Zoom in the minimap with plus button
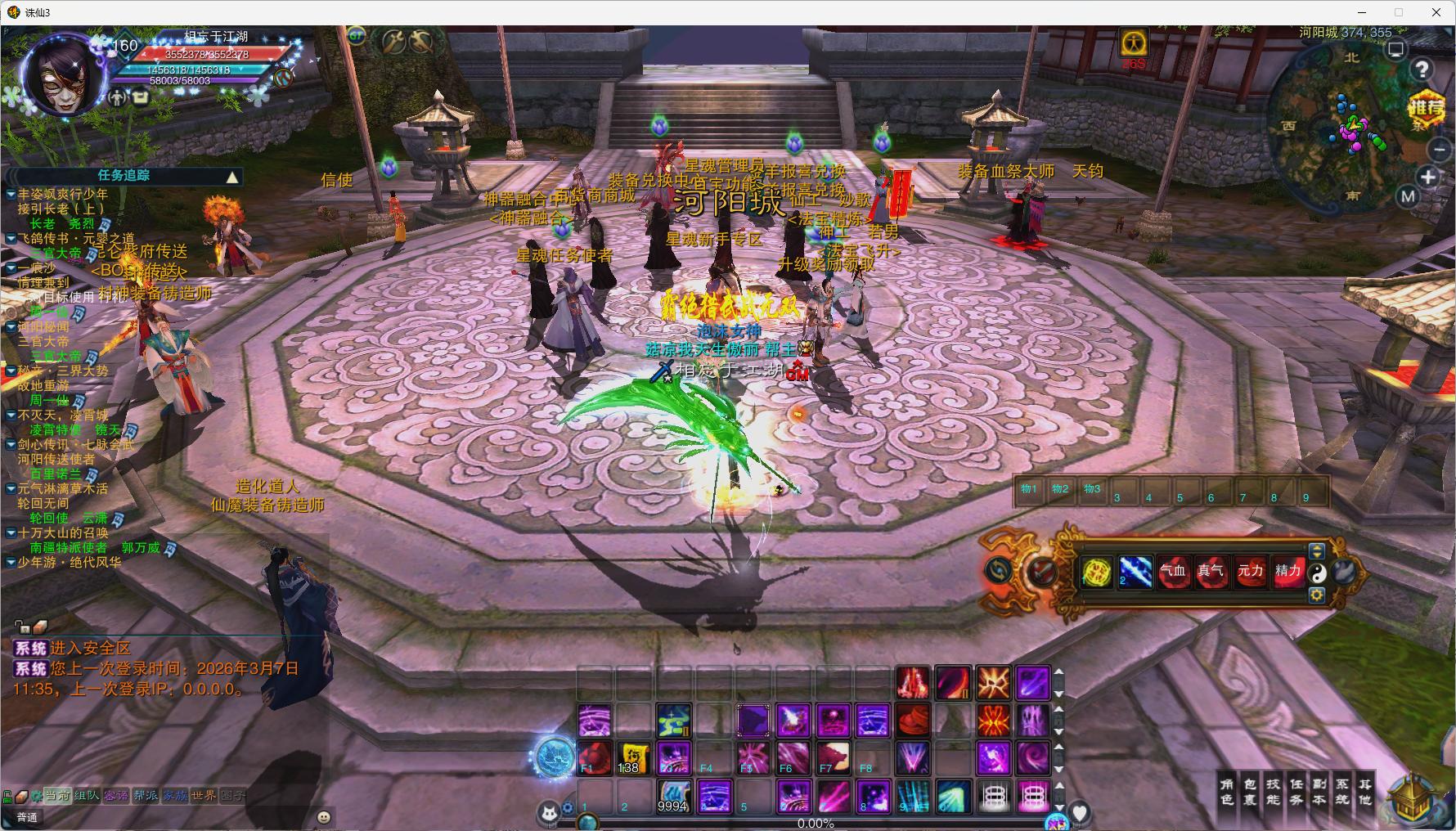Viewport: 1456px width, 831px height. click(x=1428, y=177)
